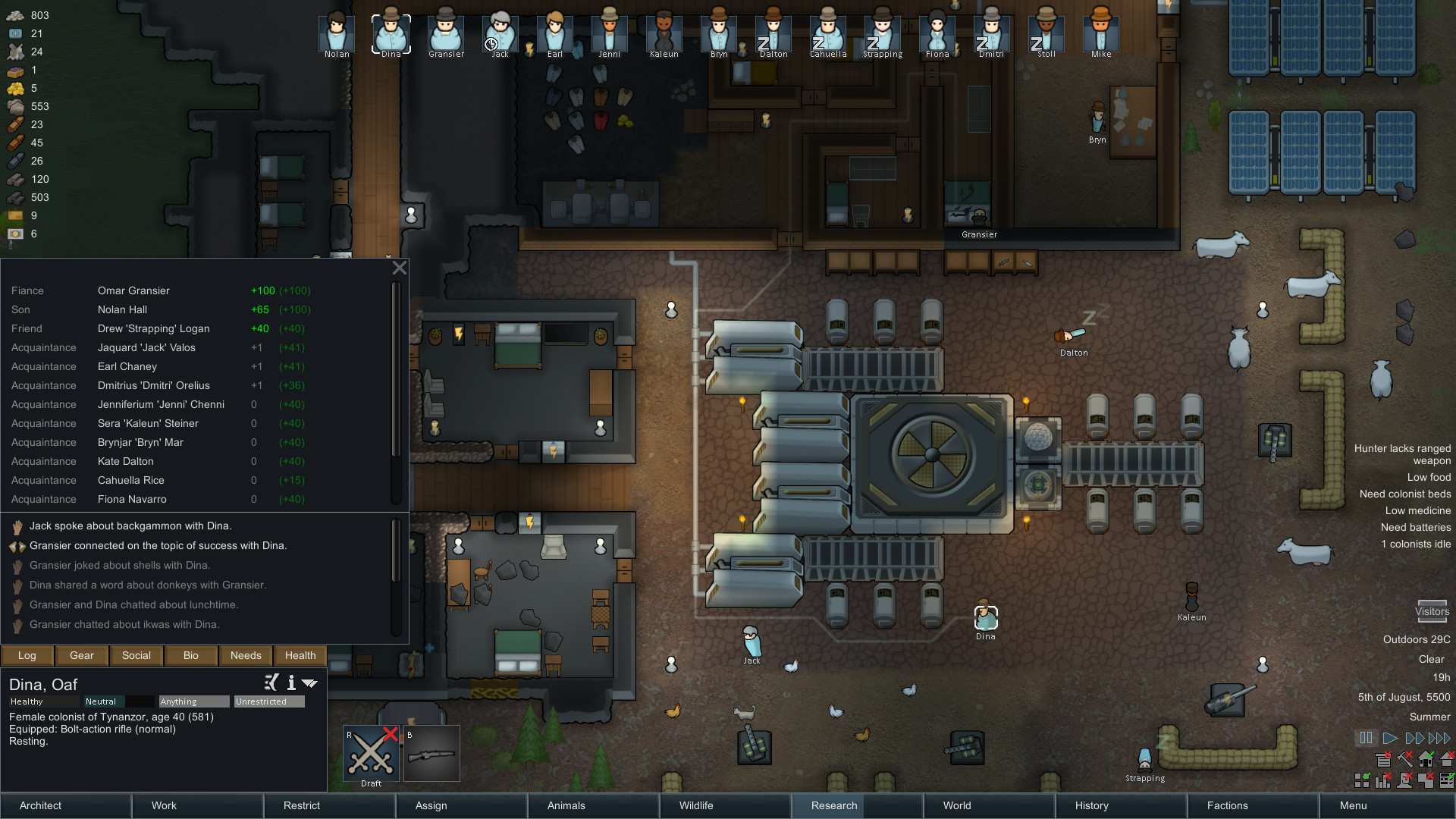Select Kaleun's portrait in the colonist bar
This screenshot has height=819, width=1456.
coord(664,32)
